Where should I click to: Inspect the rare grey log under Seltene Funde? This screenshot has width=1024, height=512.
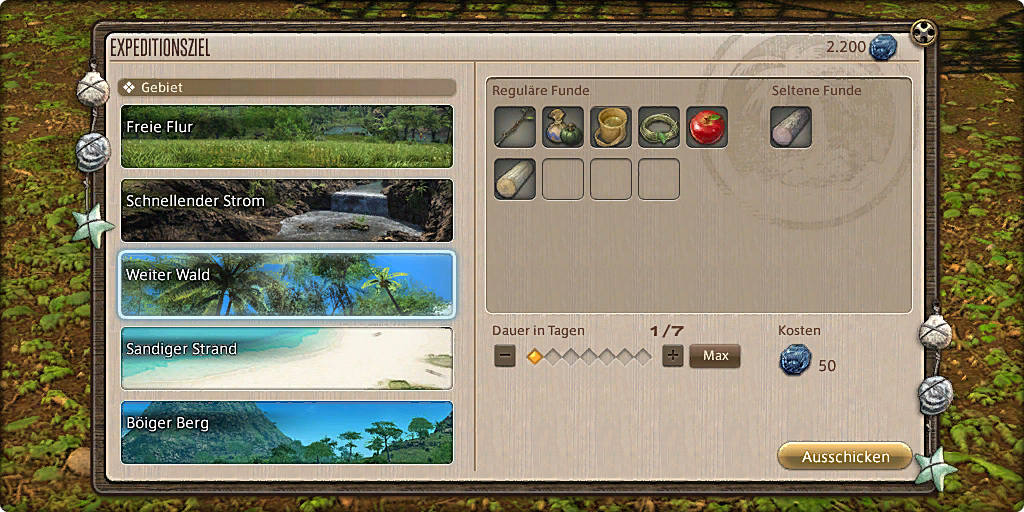pyautogui.click(x=791, y=127)
